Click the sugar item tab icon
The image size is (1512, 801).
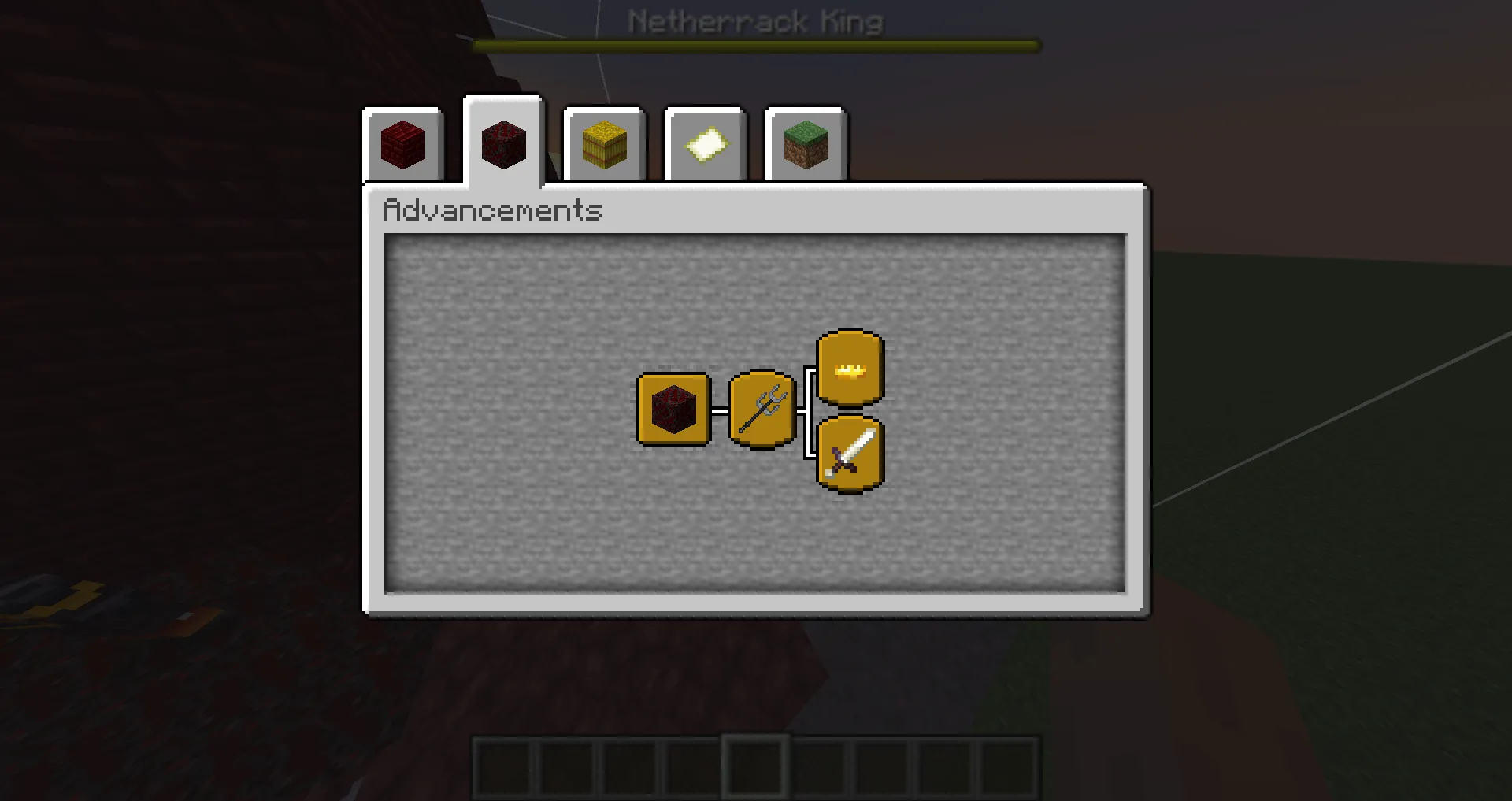pyautogui.click(x=705, y=146)
